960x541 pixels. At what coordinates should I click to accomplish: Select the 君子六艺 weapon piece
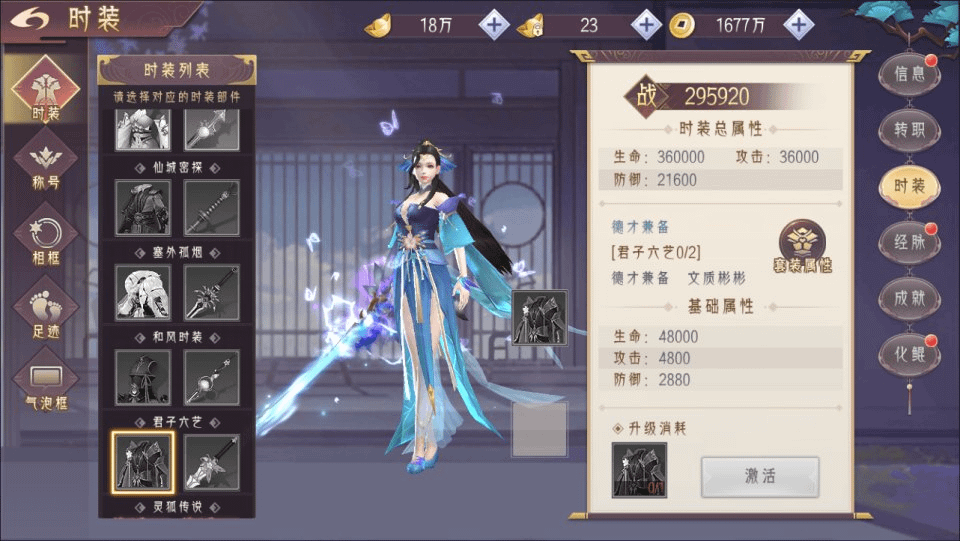pos(212,462)
